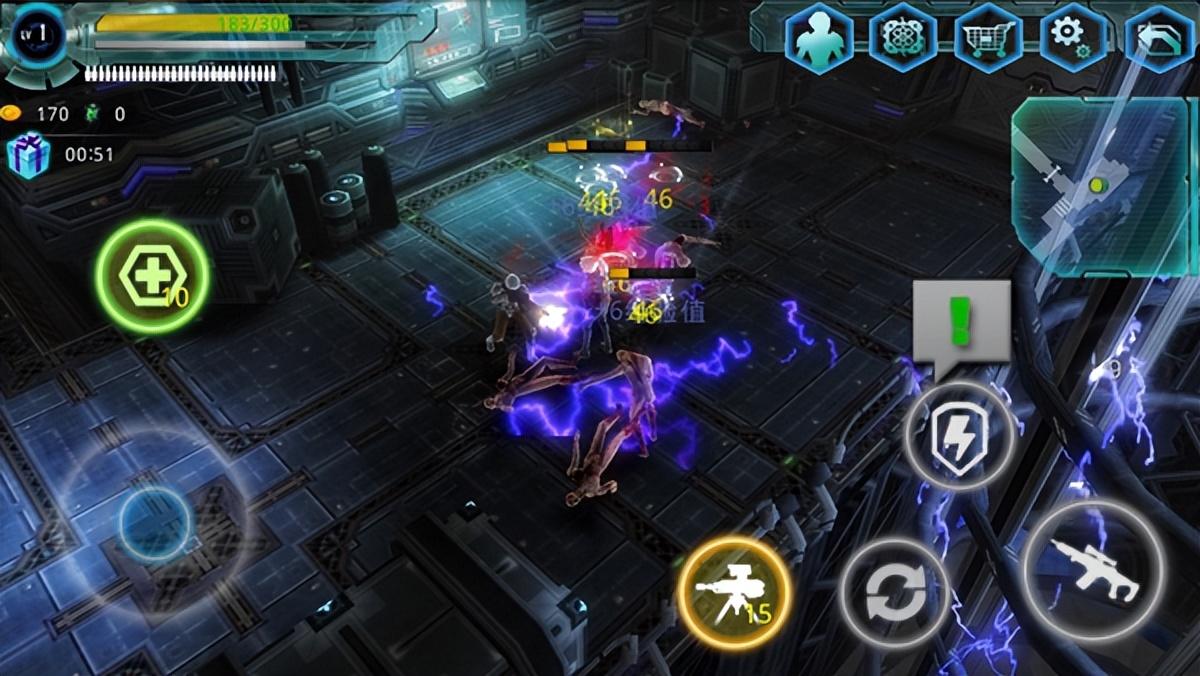The width and height of the screenshot is (1200, 676).
Task: Activate the lightning shield ability
Action: 960,436
